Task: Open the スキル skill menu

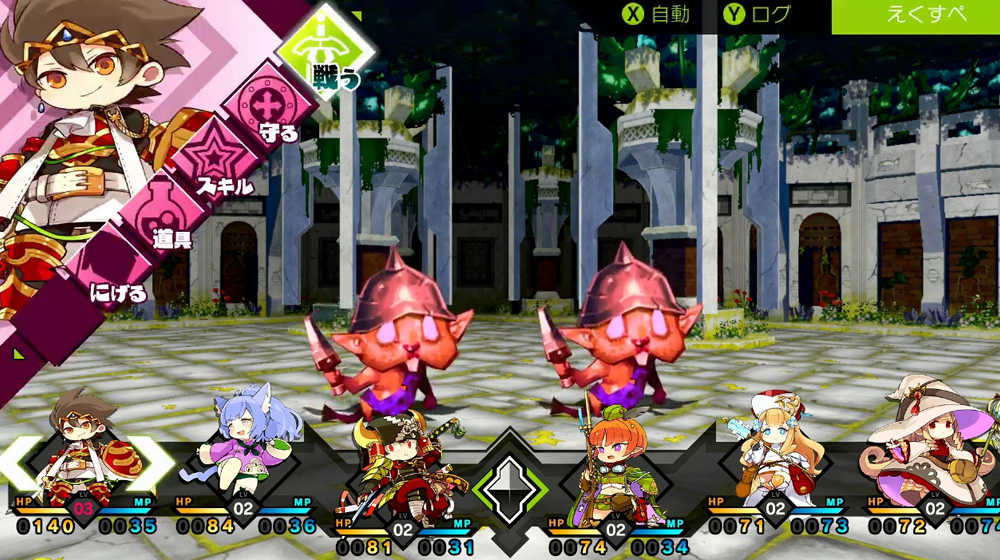Action: click(213, 162)
